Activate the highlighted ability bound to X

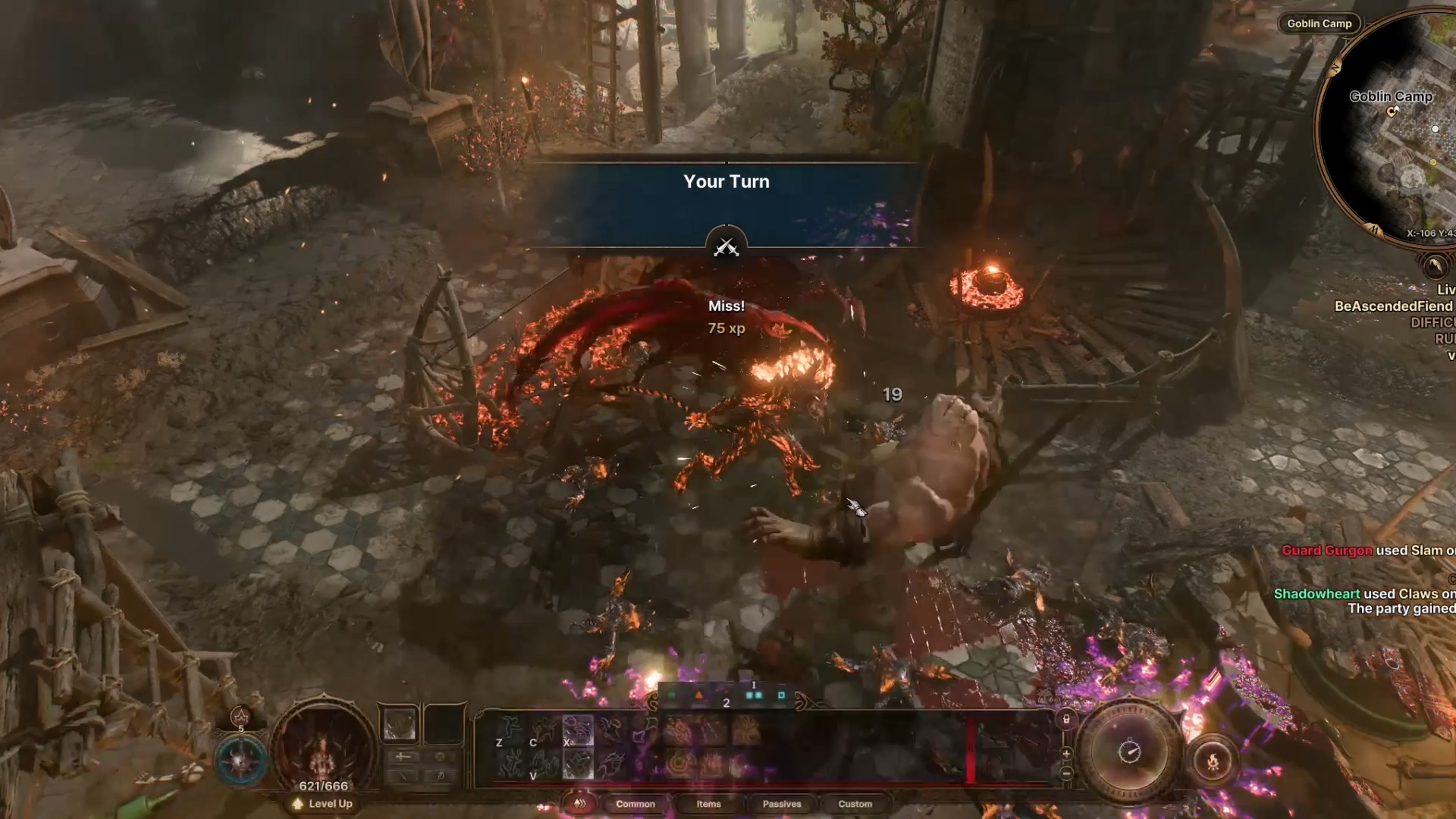click(x=578, y=731)
